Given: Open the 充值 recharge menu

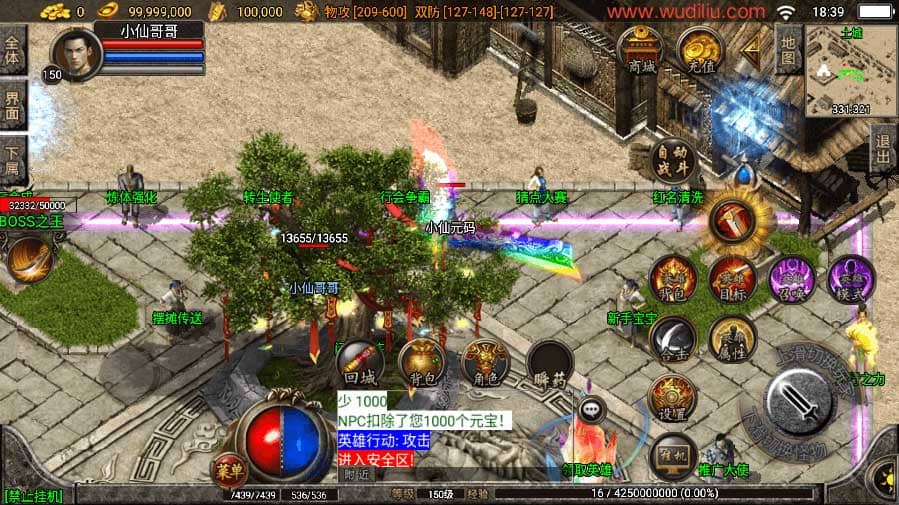Looking at the screenshot, I should tap(700, 49).
